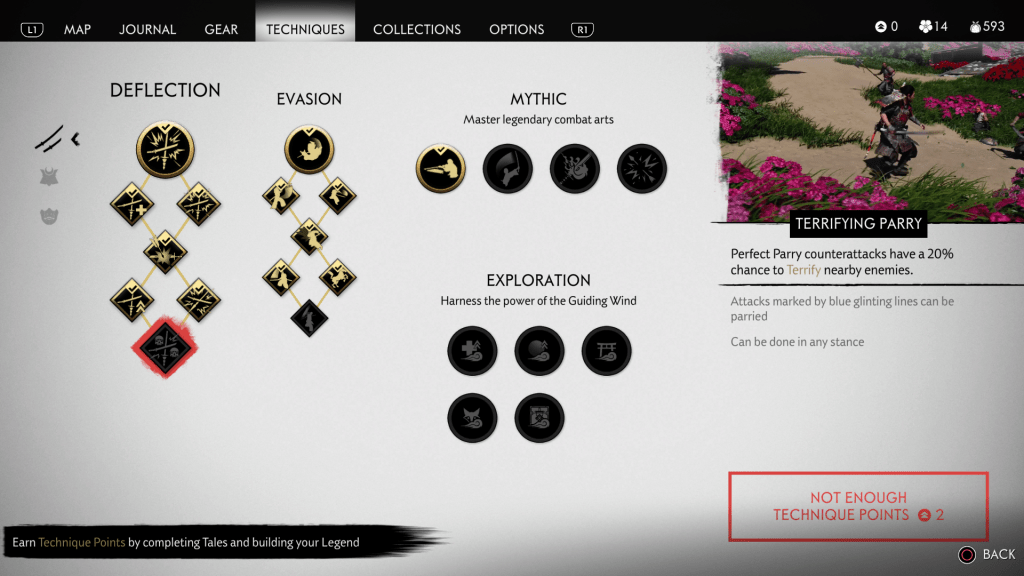1024x576 pixels.
Task: Switch to the ghost mask category icon
Action: 48,215
